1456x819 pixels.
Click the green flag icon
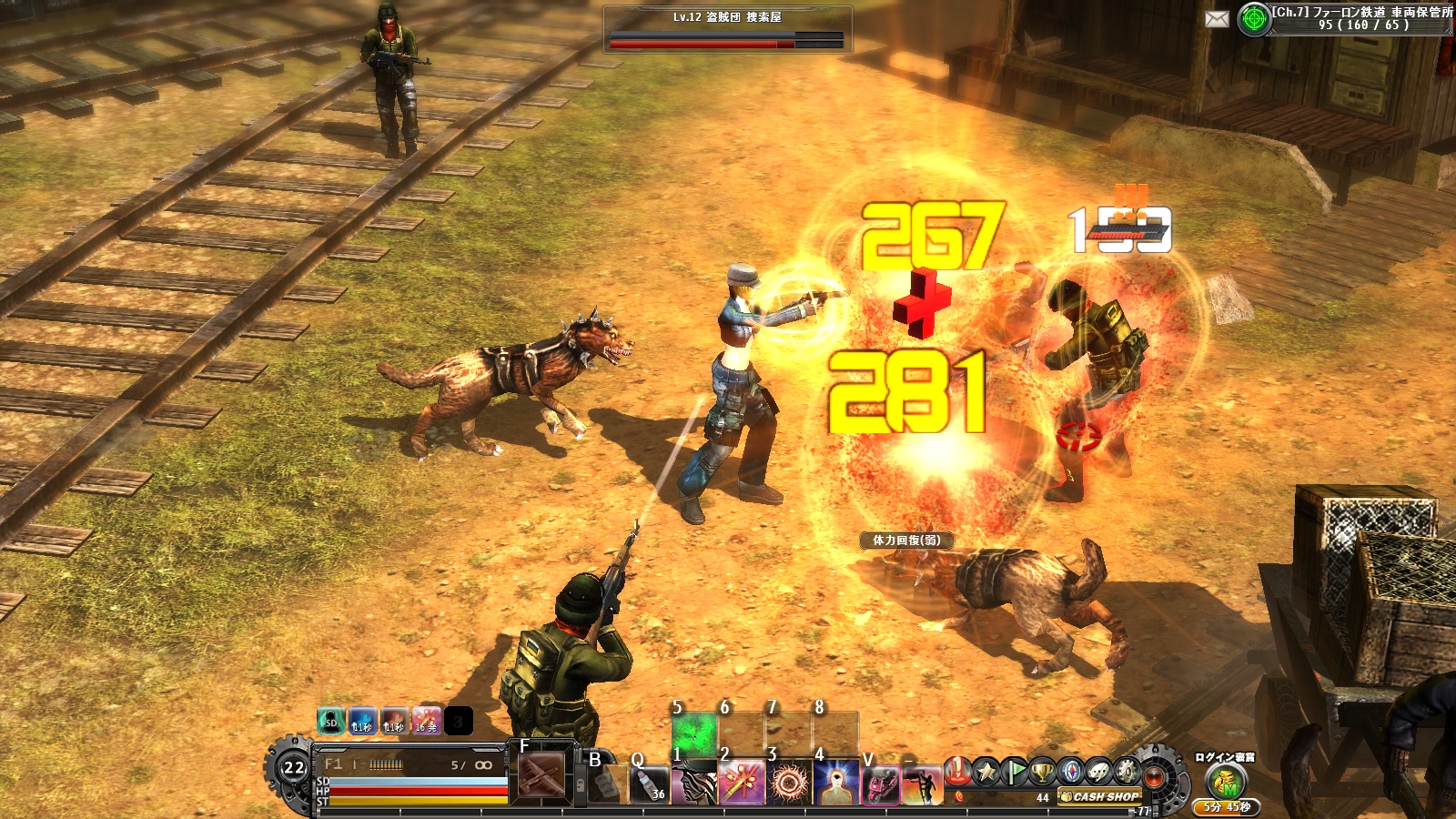1015,772
